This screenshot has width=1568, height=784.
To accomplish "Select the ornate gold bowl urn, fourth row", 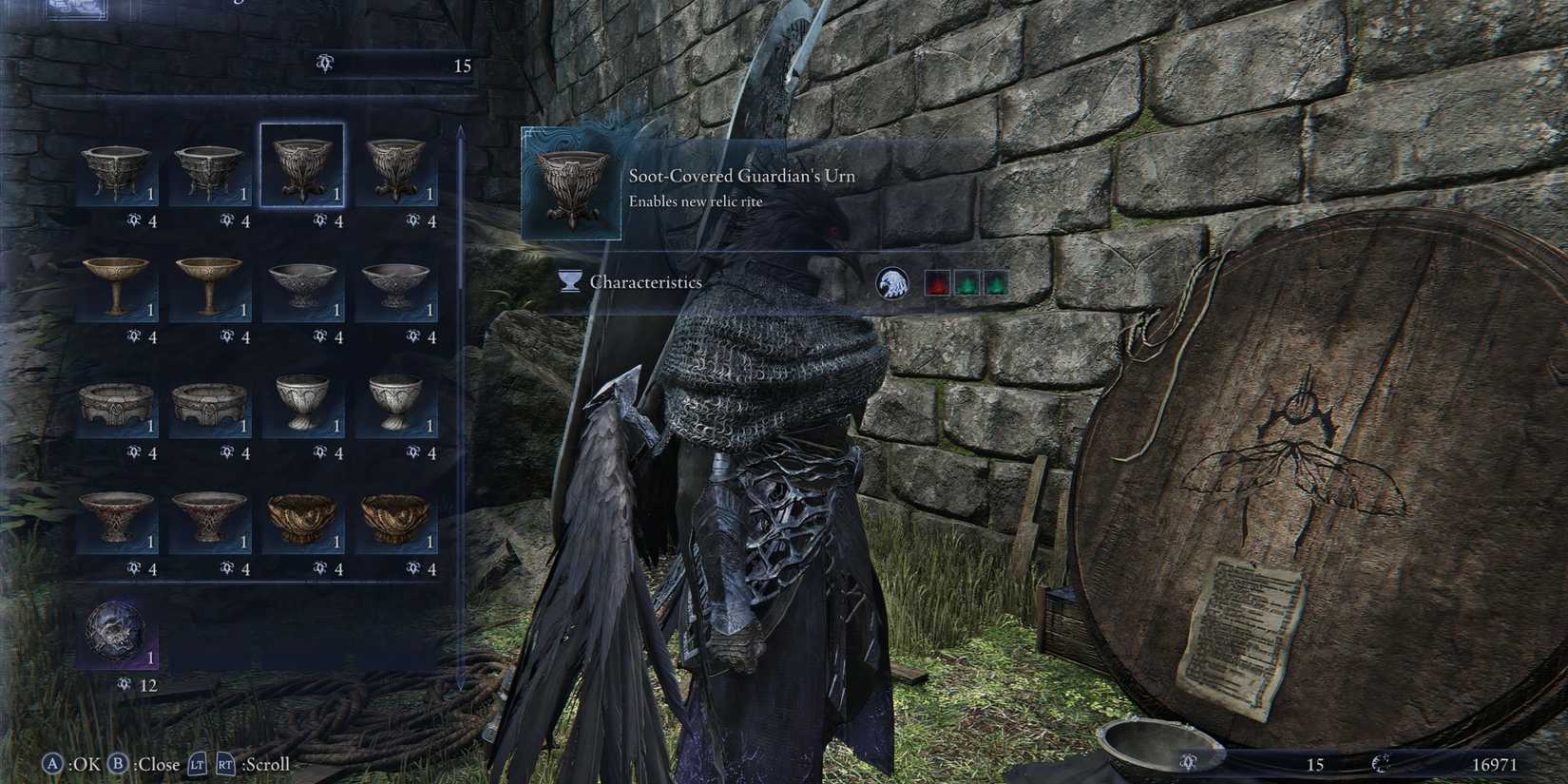I will (x=304, y=518).
